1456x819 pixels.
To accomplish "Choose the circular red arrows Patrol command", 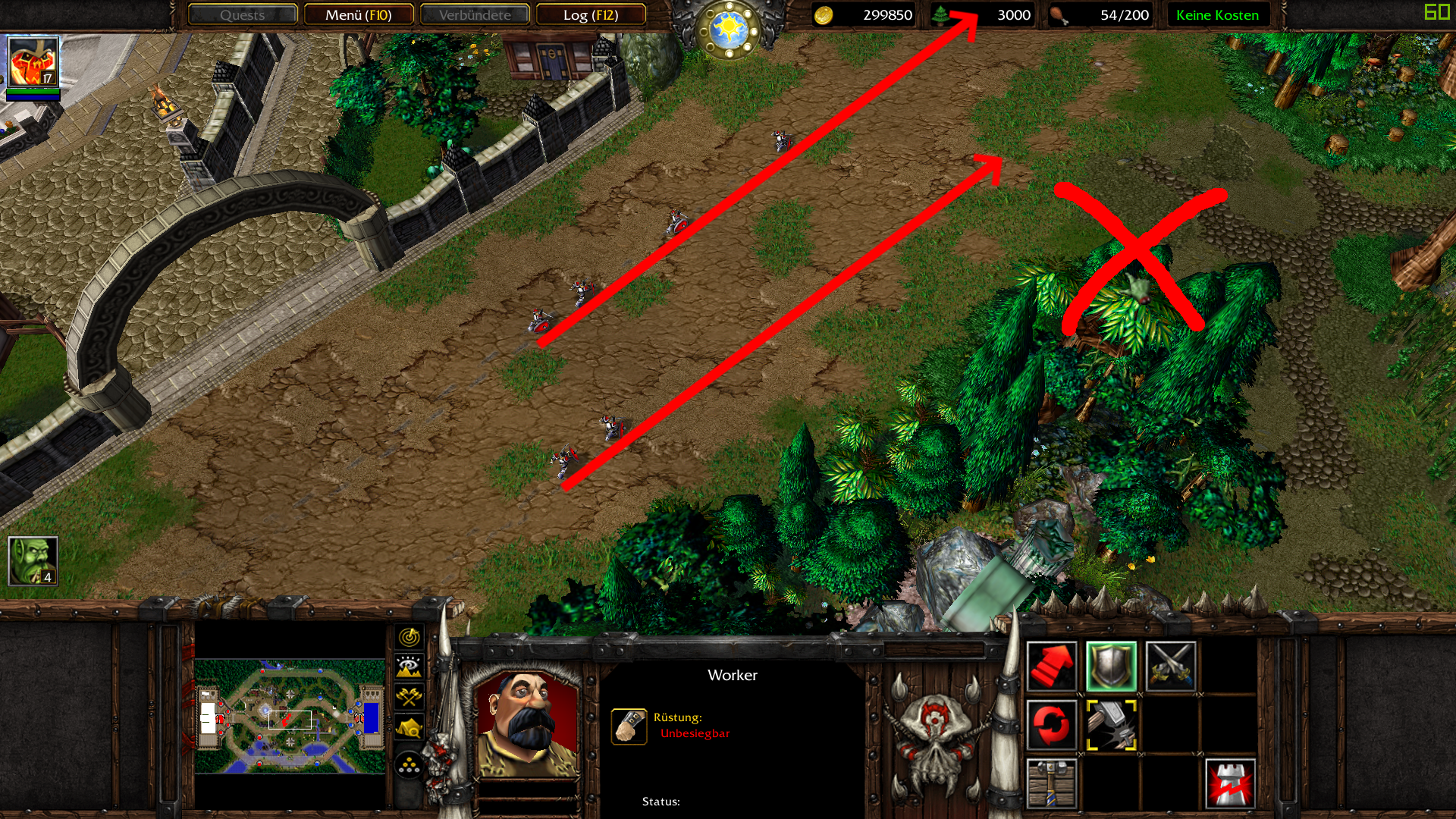I will pyautogui.click(x=1052, y=725).
